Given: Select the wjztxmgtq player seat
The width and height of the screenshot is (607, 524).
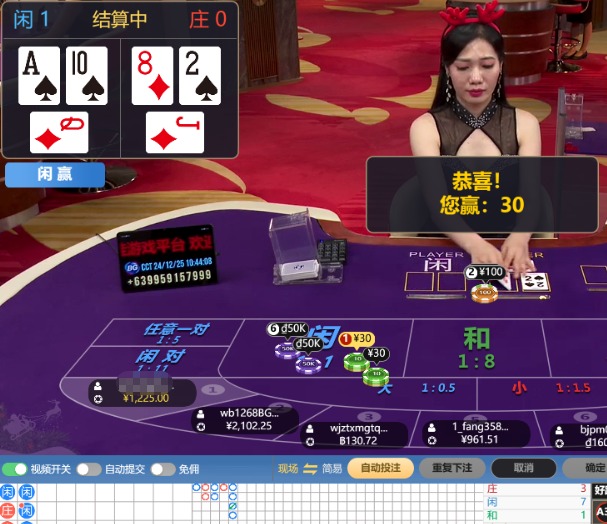Looking at the screenshot, I should point(354,433).
